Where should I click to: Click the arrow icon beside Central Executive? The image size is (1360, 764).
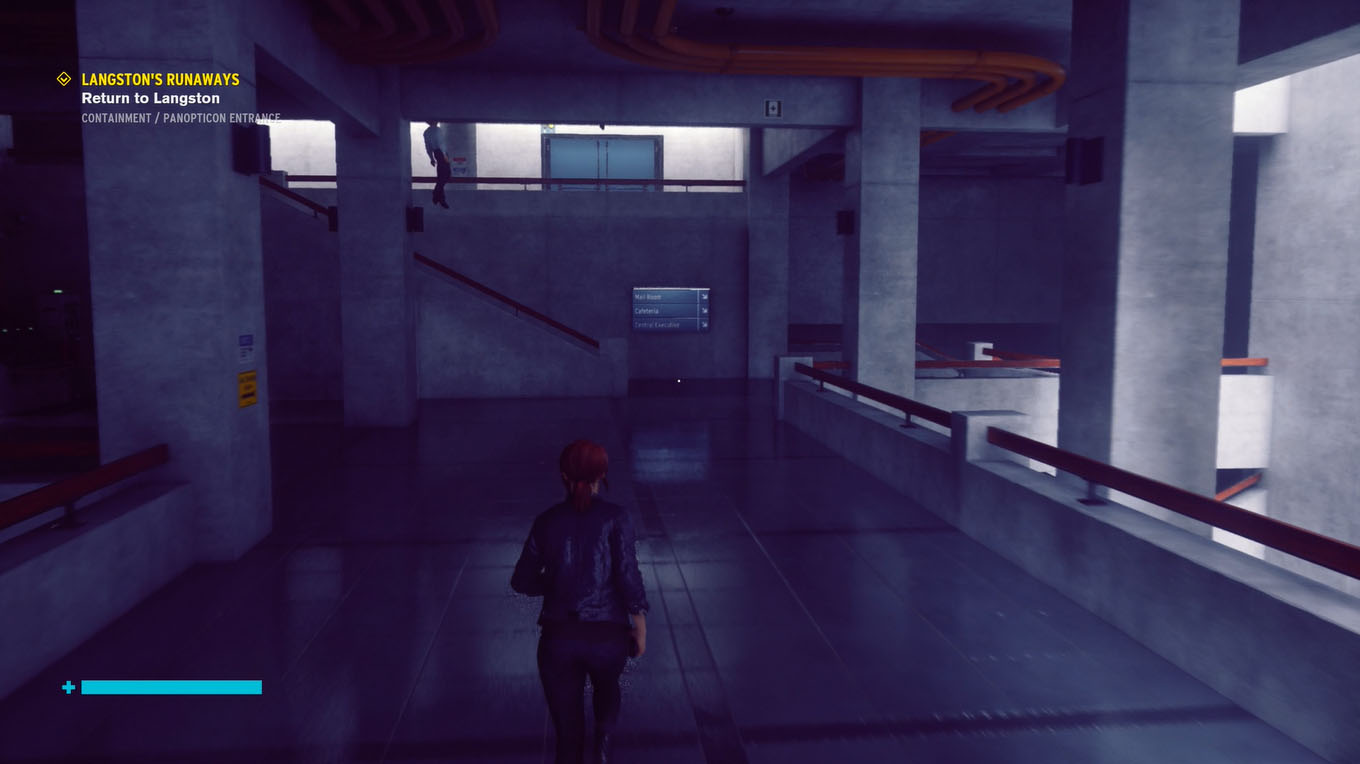click(x=705, y=324)
